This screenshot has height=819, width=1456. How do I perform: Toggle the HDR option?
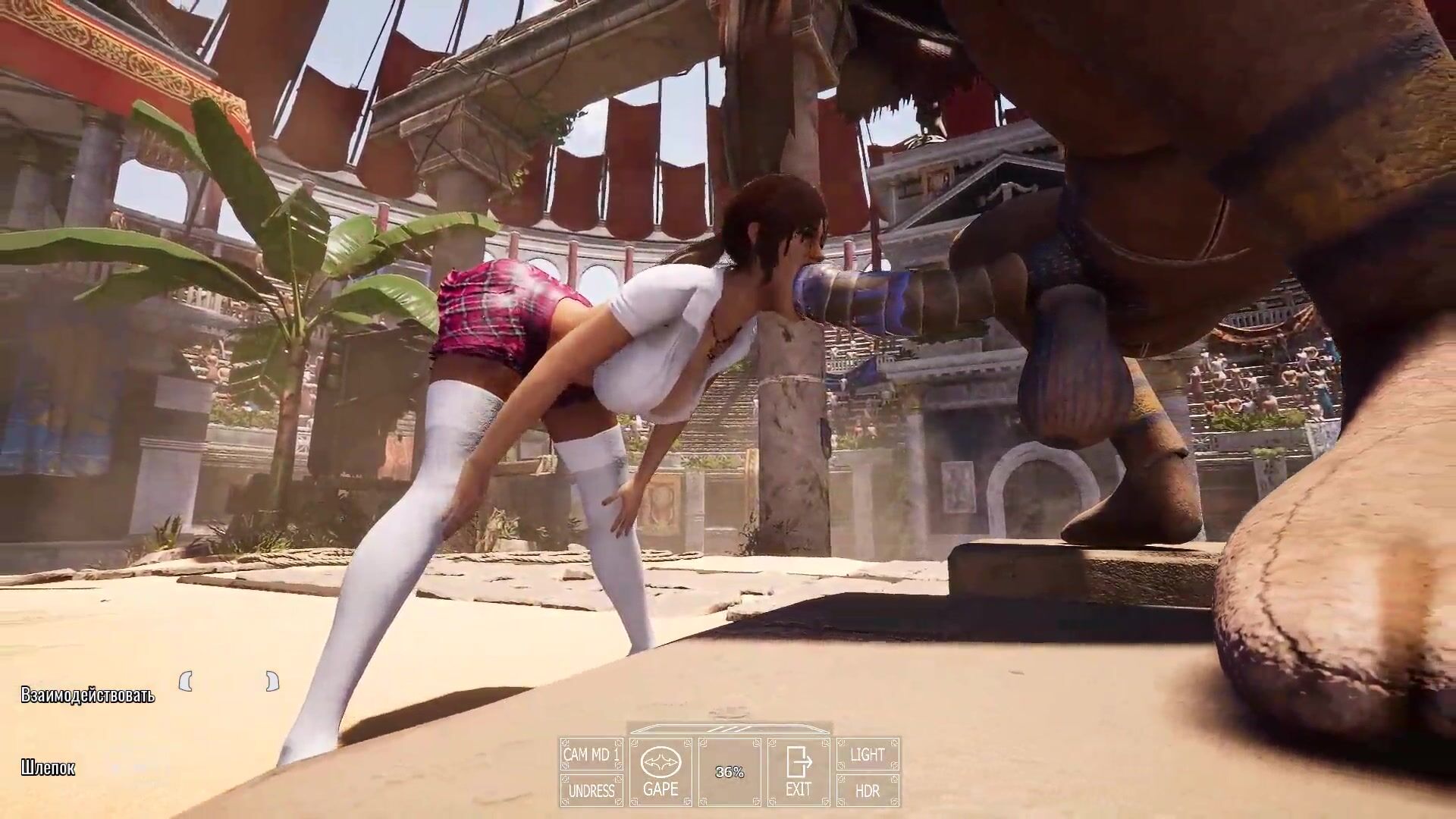pos(868,791)
